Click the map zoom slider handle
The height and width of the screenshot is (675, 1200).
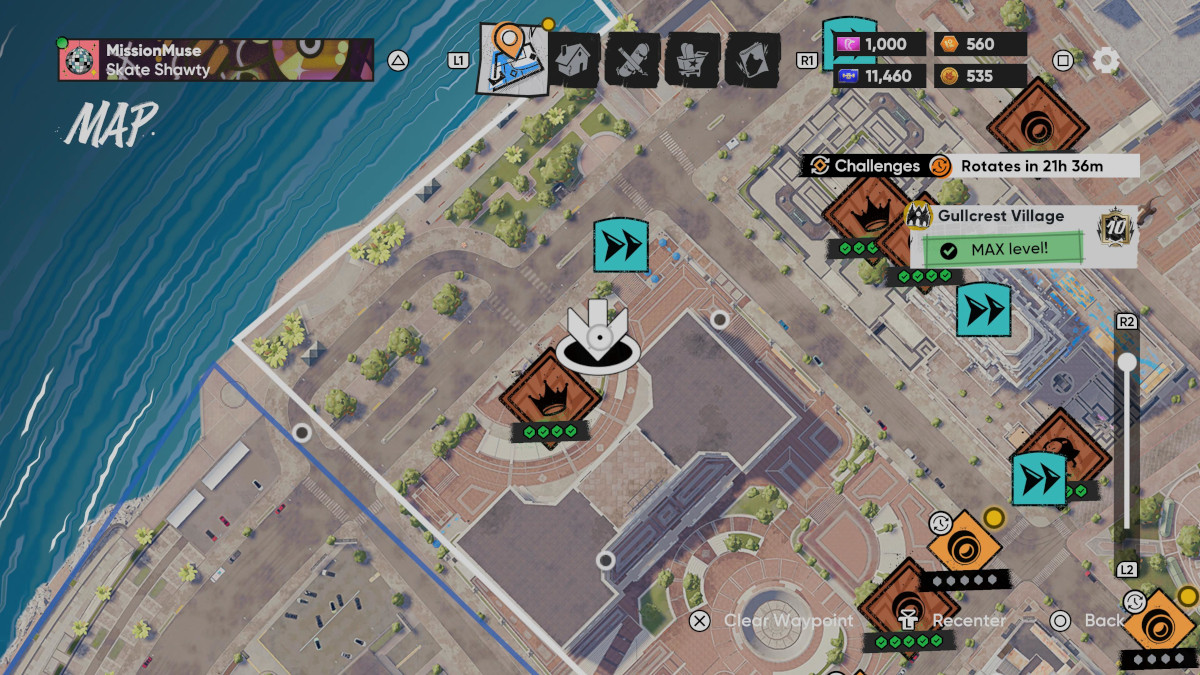1127,362
